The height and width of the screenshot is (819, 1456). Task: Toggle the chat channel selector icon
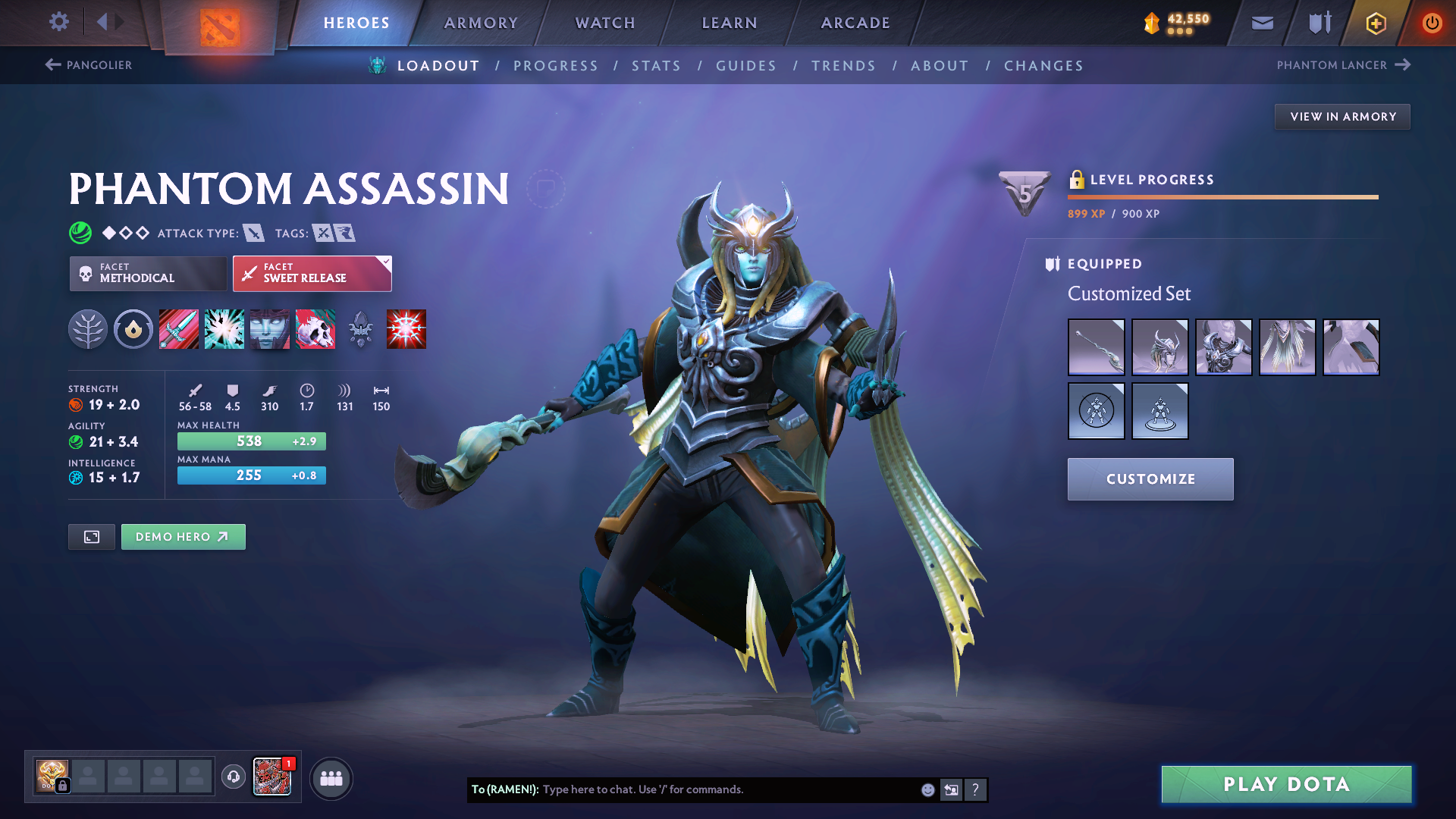[x=951, y=789]
